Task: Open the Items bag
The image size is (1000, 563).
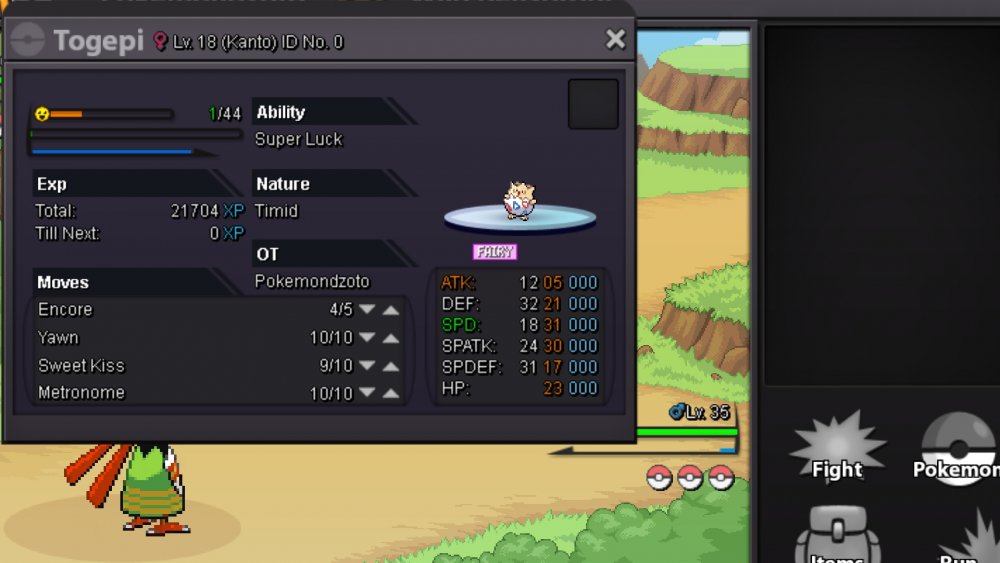Action: click(837, 537)
